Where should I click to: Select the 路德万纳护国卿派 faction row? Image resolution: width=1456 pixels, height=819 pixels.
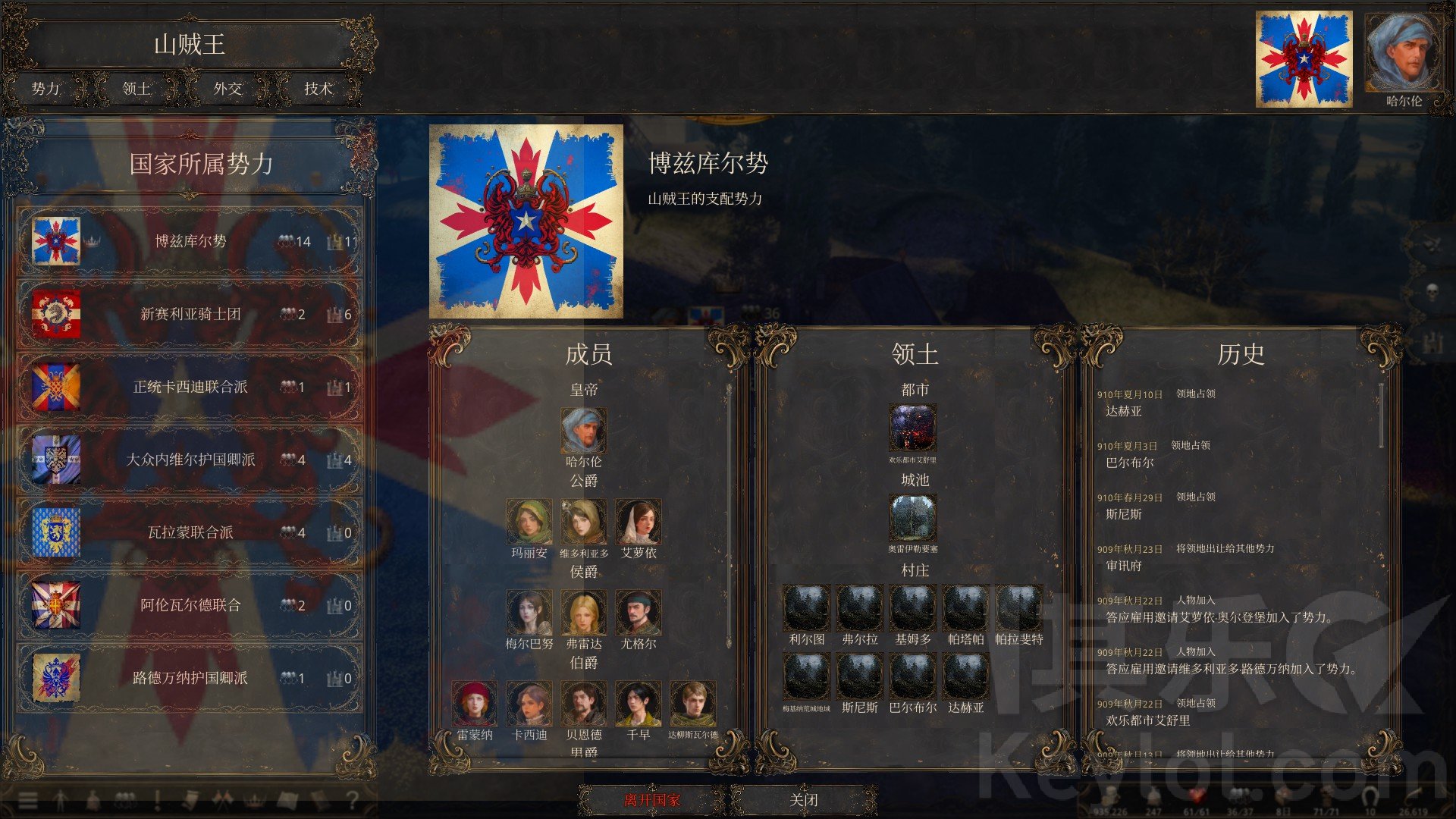[190, 678]
